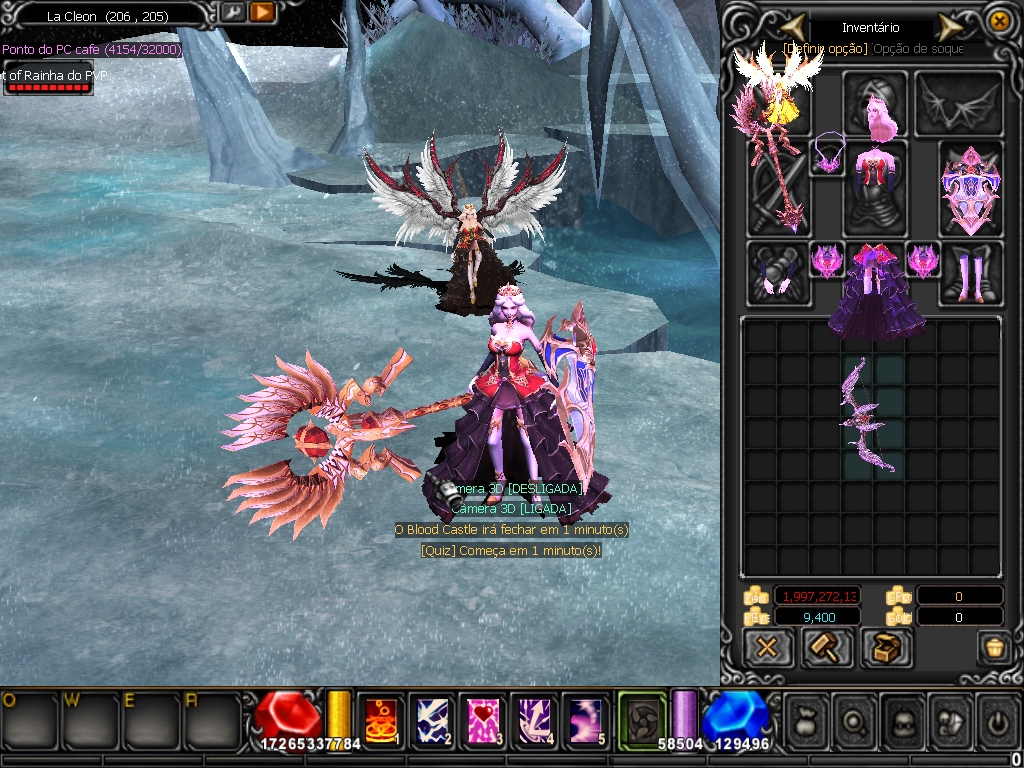Click the orange play arrow beside La Cleon

[x=262, y=13]
